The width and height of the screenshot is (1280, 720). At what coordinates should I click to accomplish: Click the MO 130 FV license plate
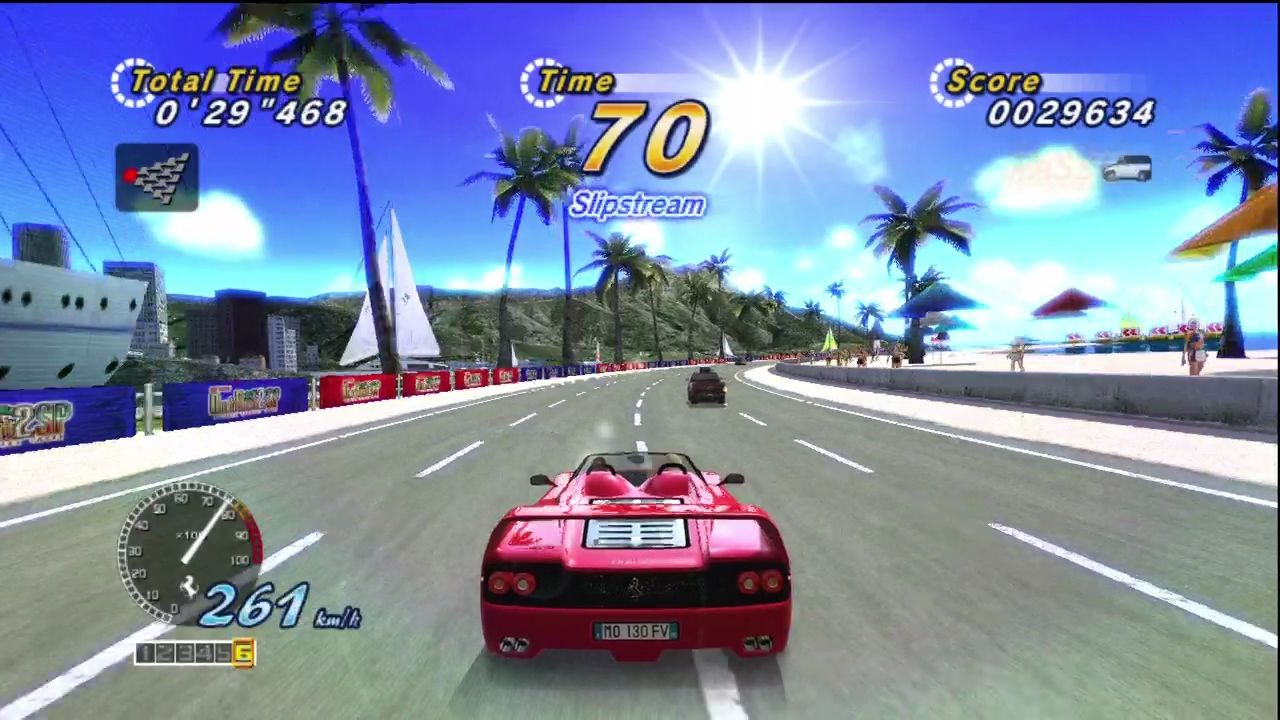[x=637, y=632]
